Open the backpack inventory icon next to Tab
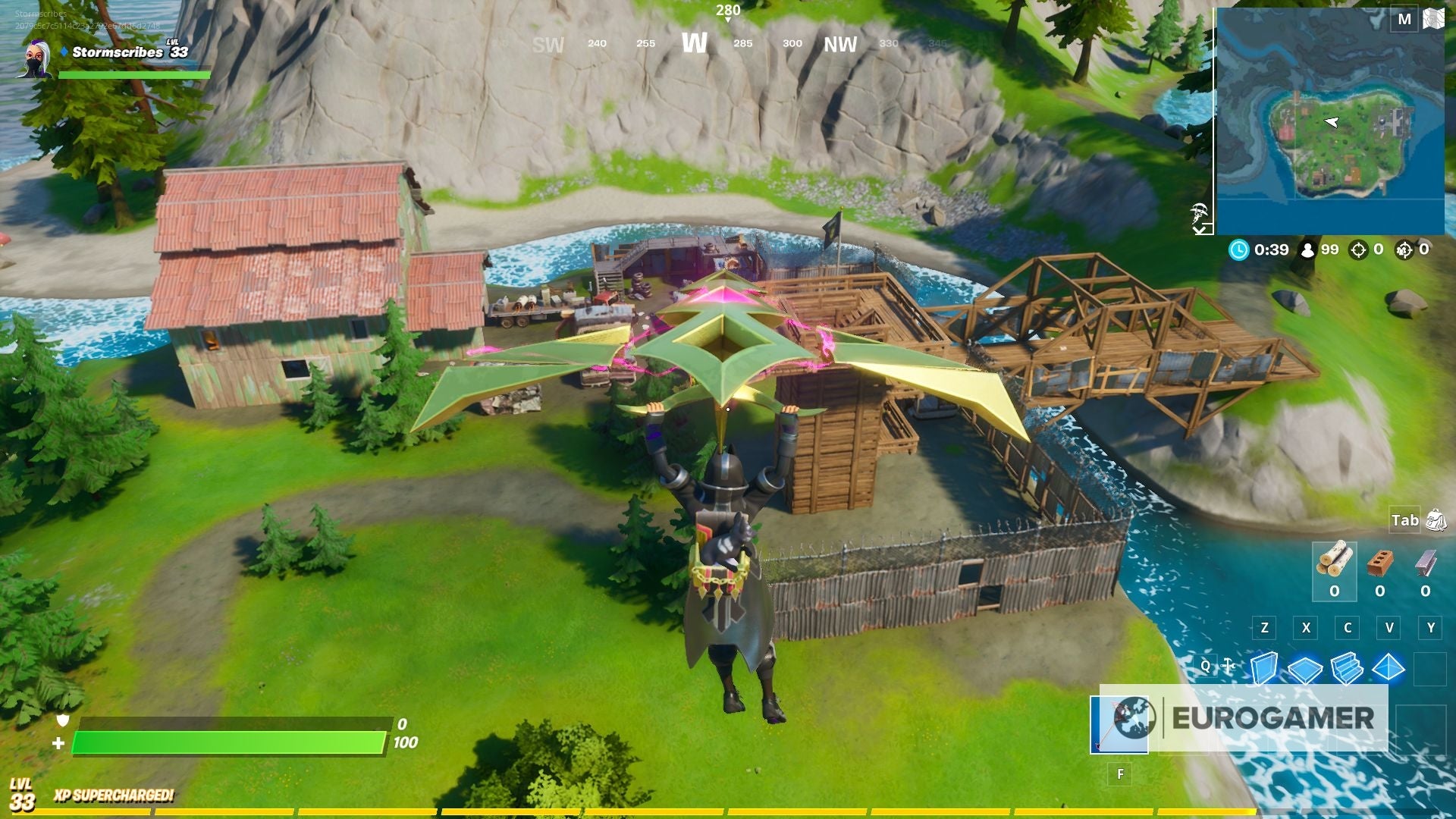 (x=1436, y=521)
